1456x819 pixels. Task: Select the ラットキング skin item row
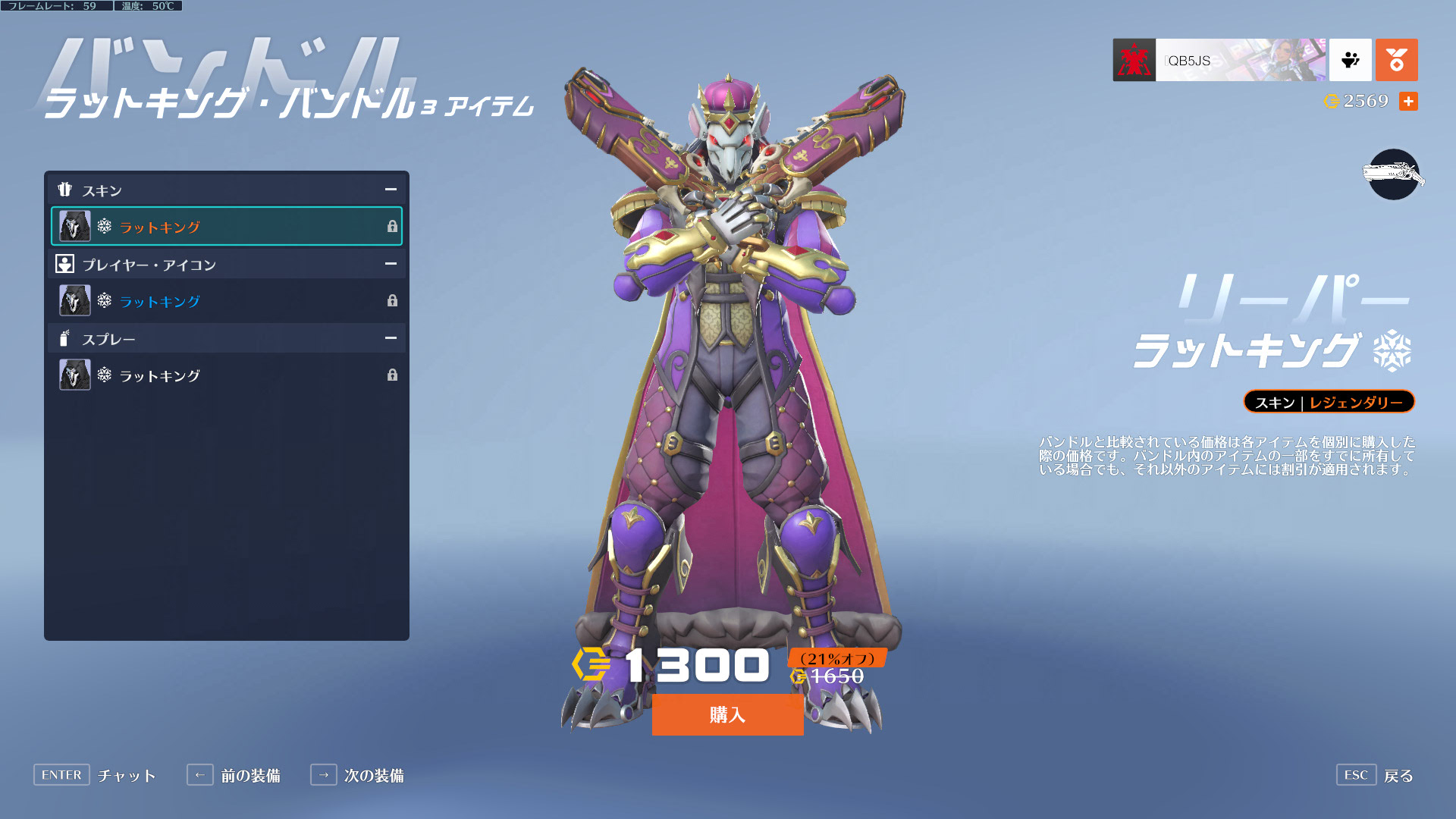(227, 226)
